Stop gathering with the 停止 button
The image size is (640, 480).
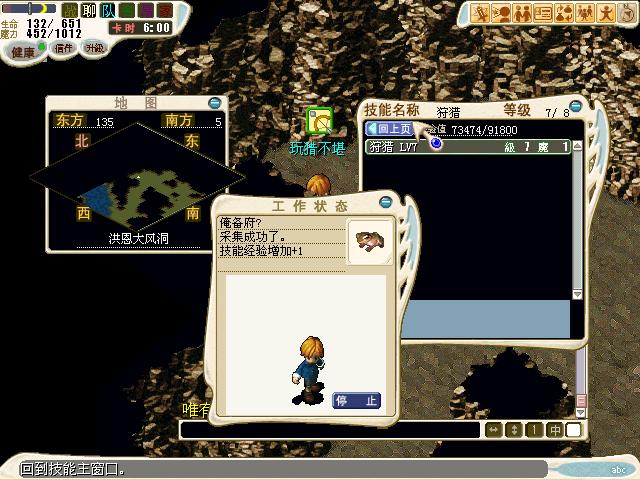[356, 401]
